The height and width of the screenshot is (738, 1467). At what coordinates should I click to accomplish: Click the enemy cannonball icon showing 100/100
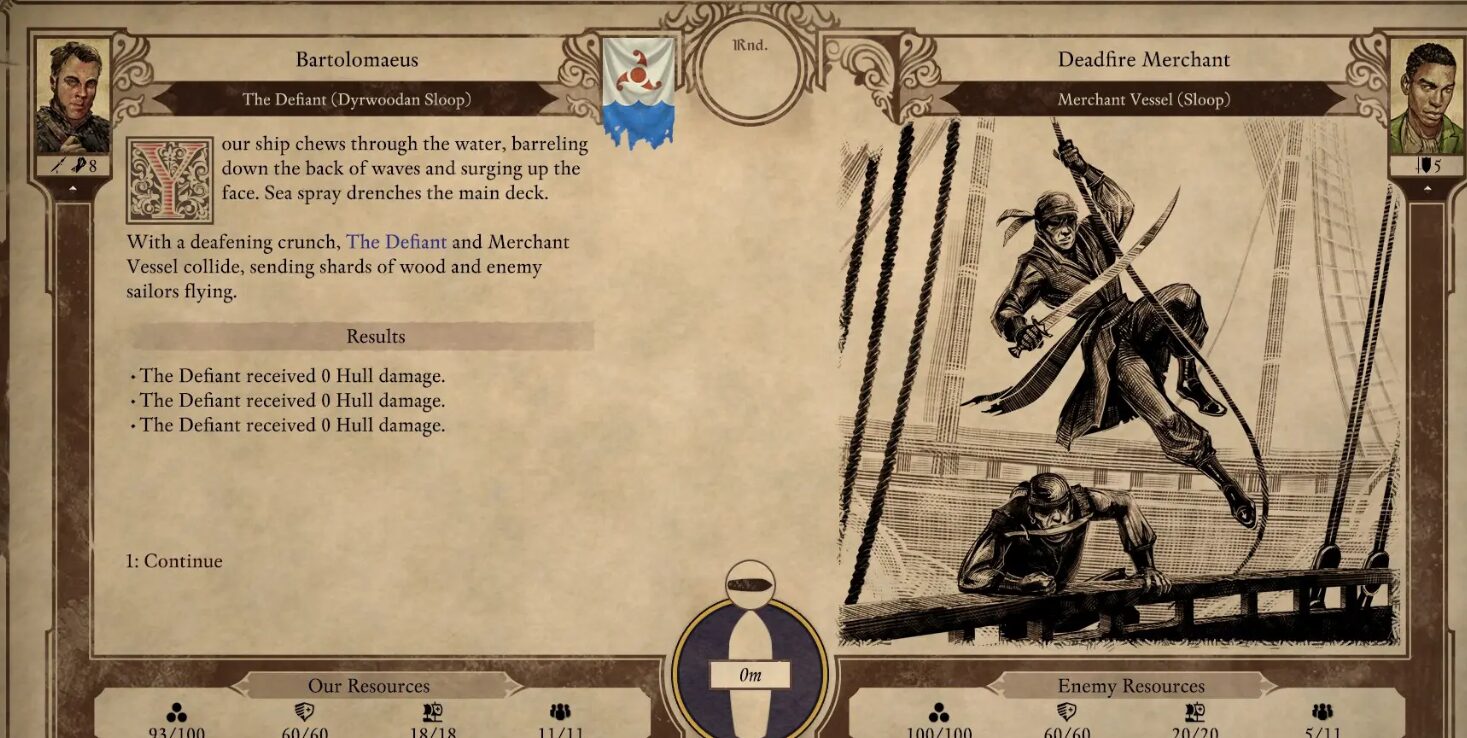941,712
